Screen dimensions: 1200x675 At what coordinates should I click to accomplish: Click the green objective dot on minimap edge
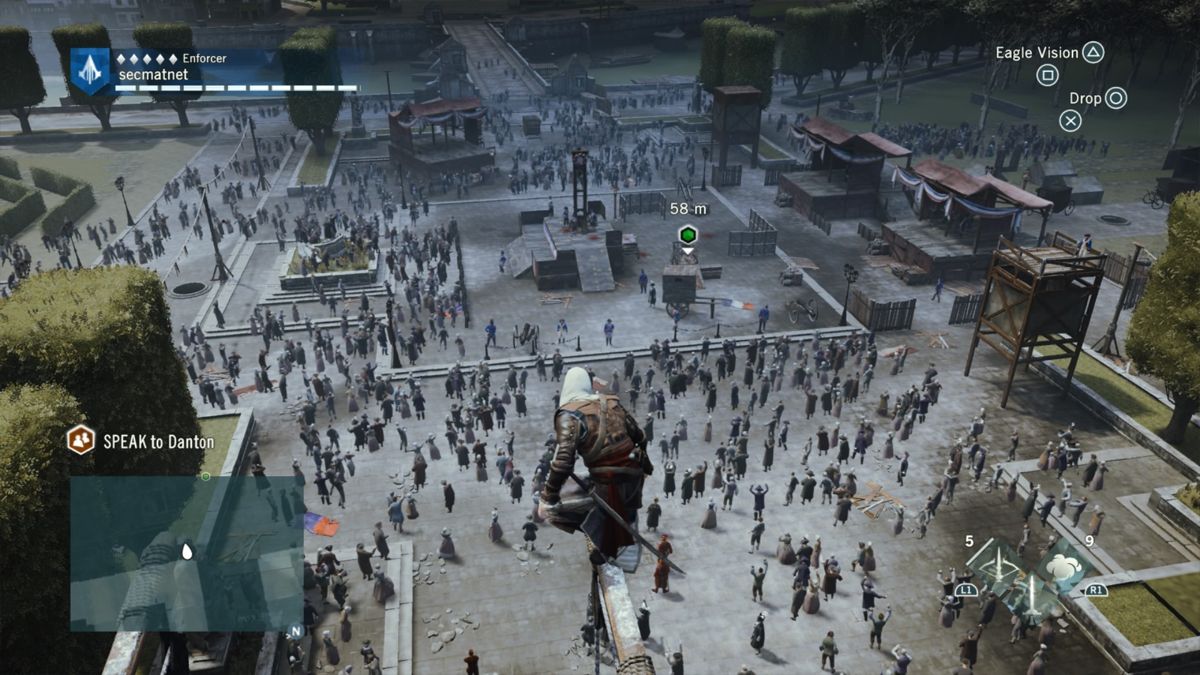205,476
